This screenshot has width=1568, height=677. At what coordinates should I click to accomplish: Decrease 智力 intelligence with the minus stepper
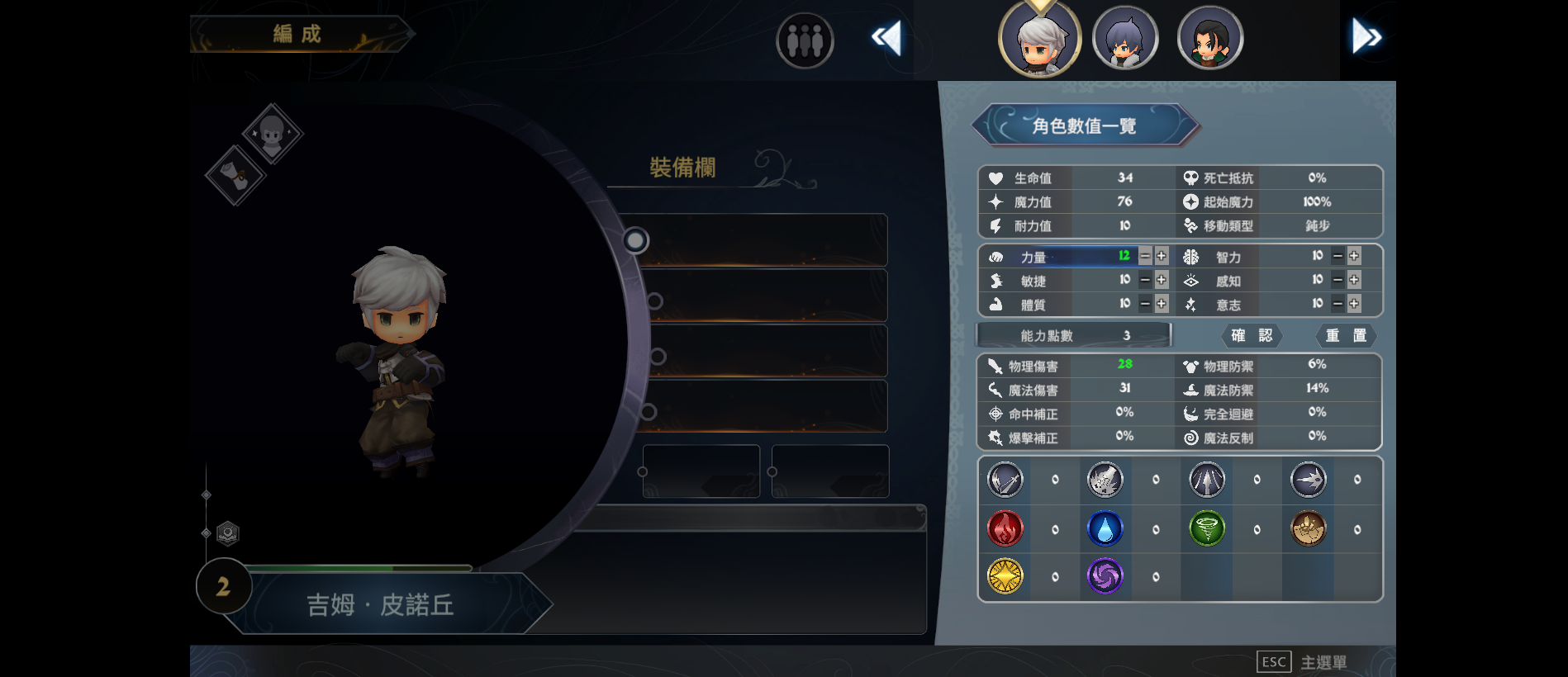pyautogui.click(x=1336, y=256)
